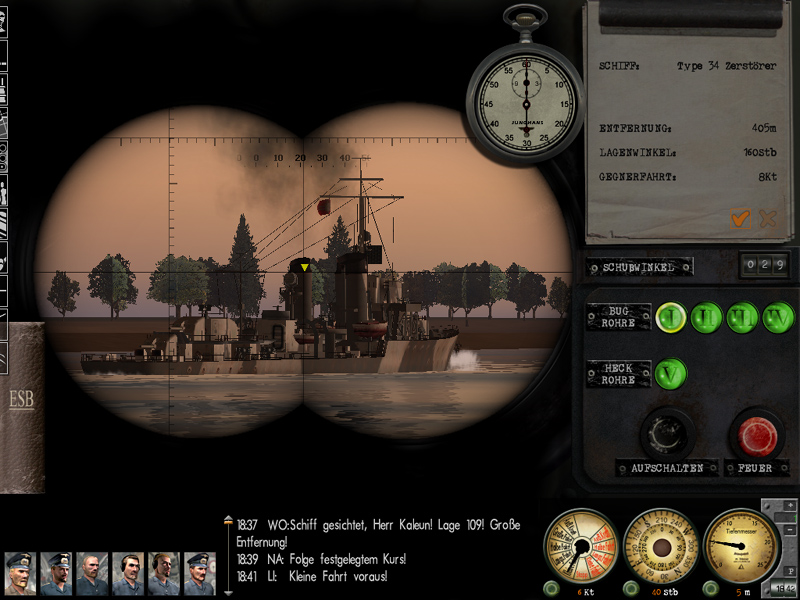Expand the message log with the arrow
Viewport: 800px width, 600px height.
point(228,521)
